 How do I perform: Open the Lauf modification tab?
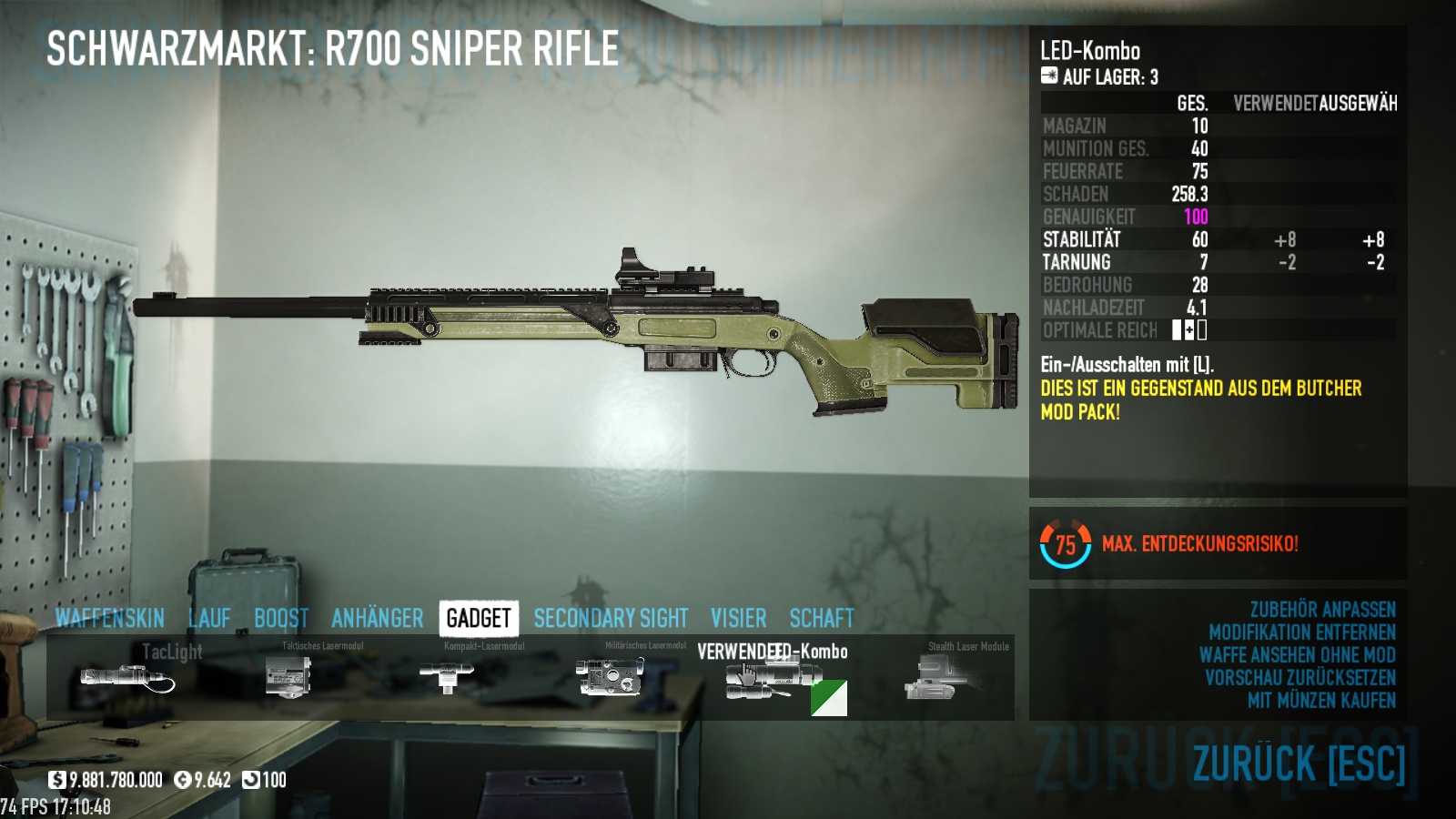(209, 619)
